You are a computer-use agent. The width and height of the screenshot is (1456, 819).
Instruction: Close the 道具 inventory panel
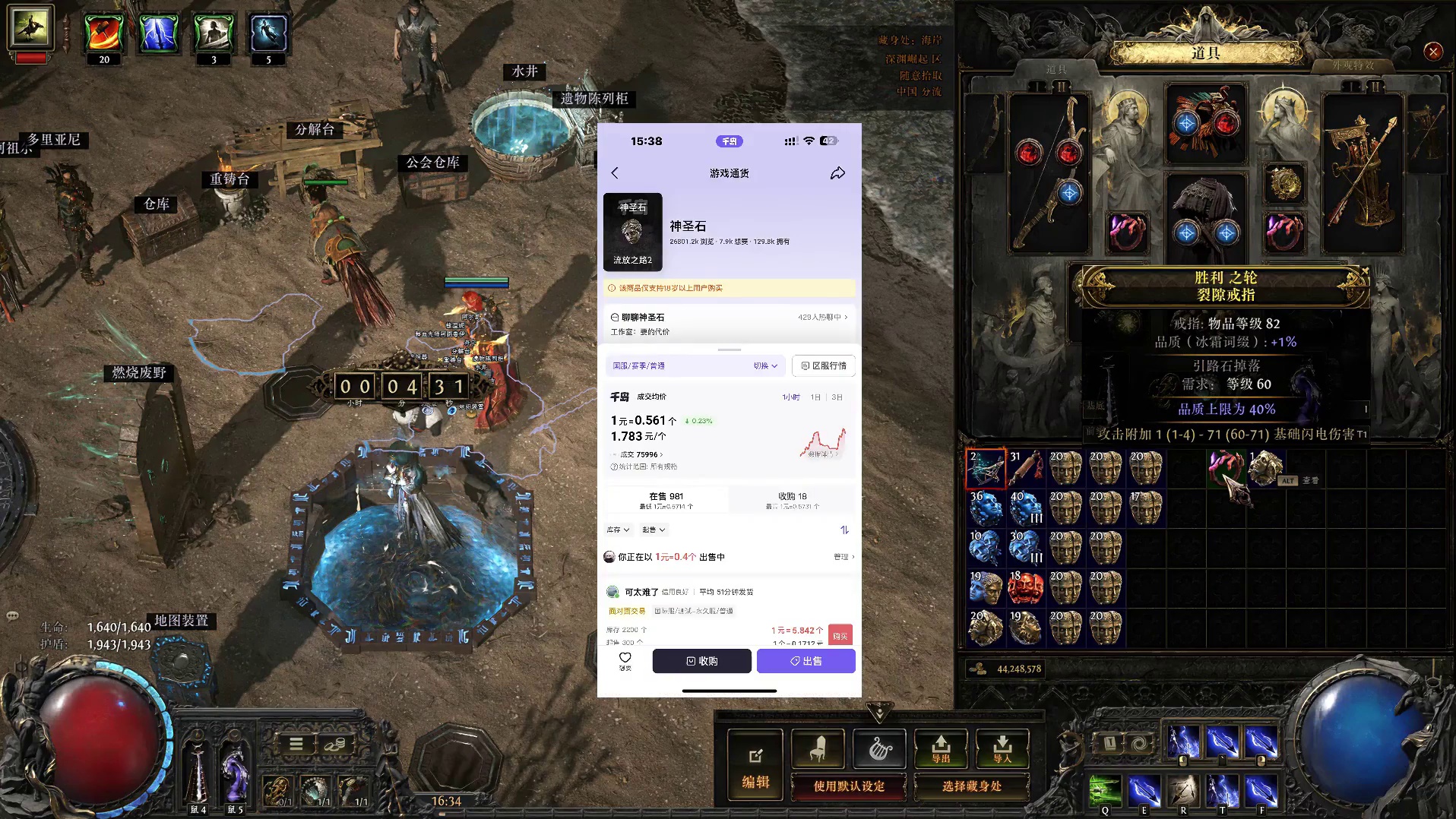(1433, 52)
